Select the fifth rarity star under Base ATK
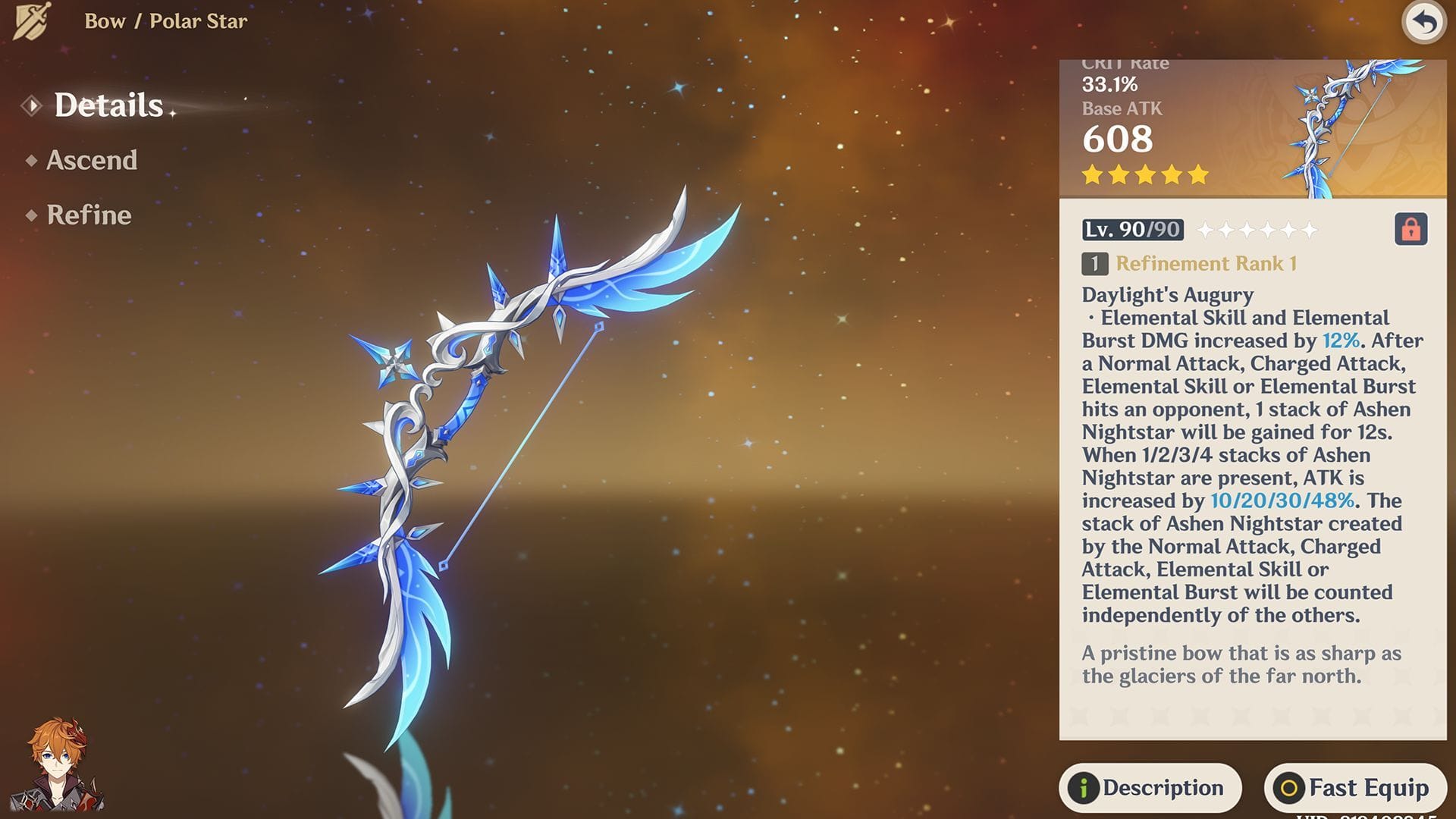This screenshot has height=819, width=1456. coord(1199,174)
